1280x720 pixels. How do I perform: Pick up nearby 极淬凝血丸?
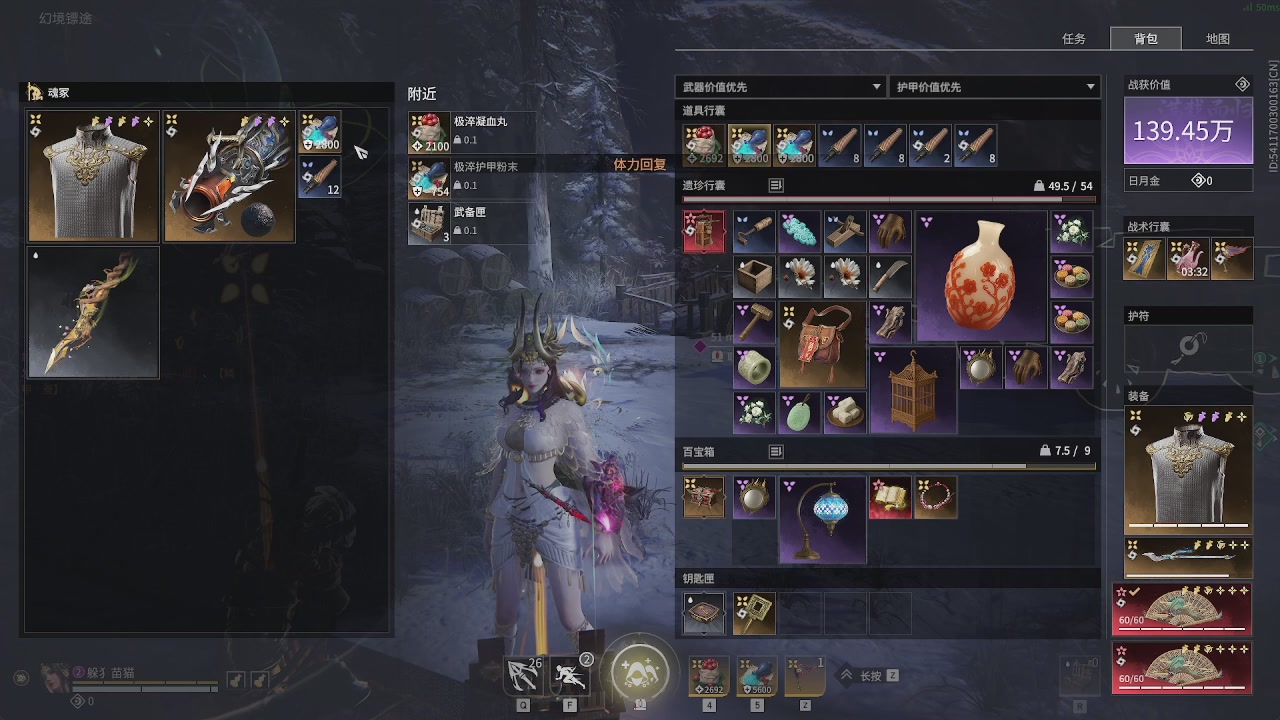pyautogui.click(x=472, y=132)
